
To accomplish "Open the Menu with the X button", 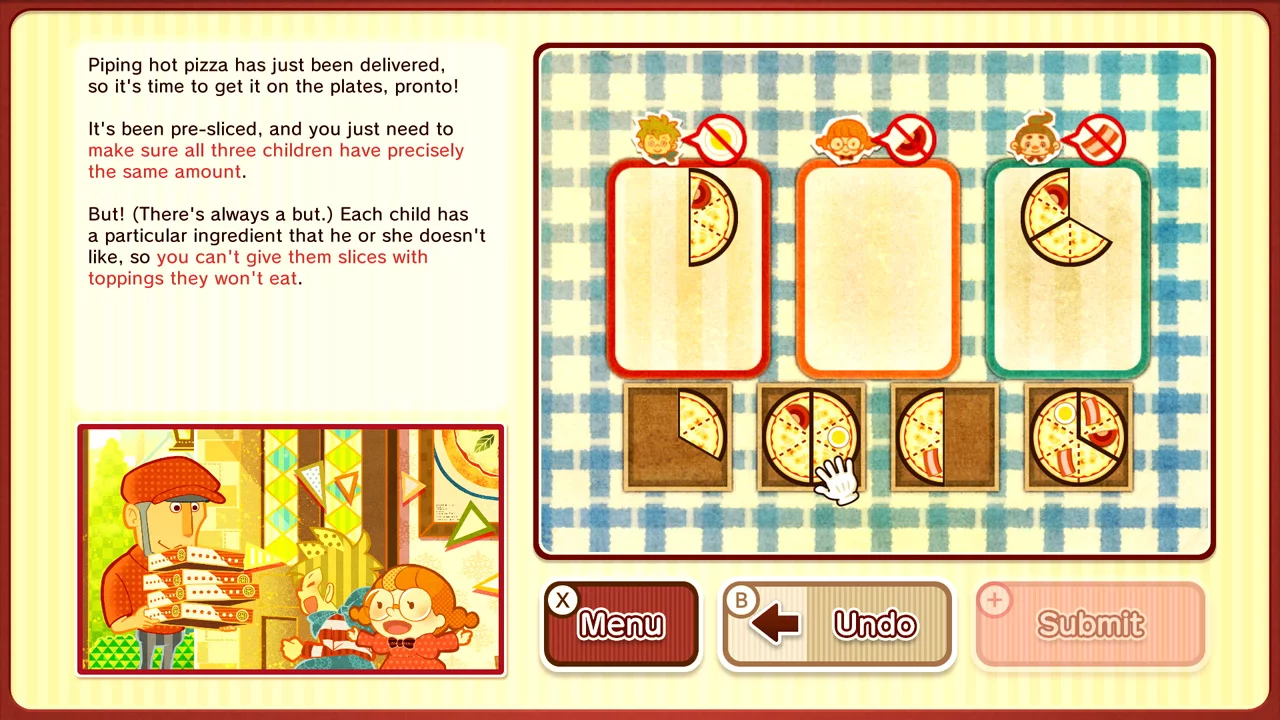I will click(x=620, y=623).
